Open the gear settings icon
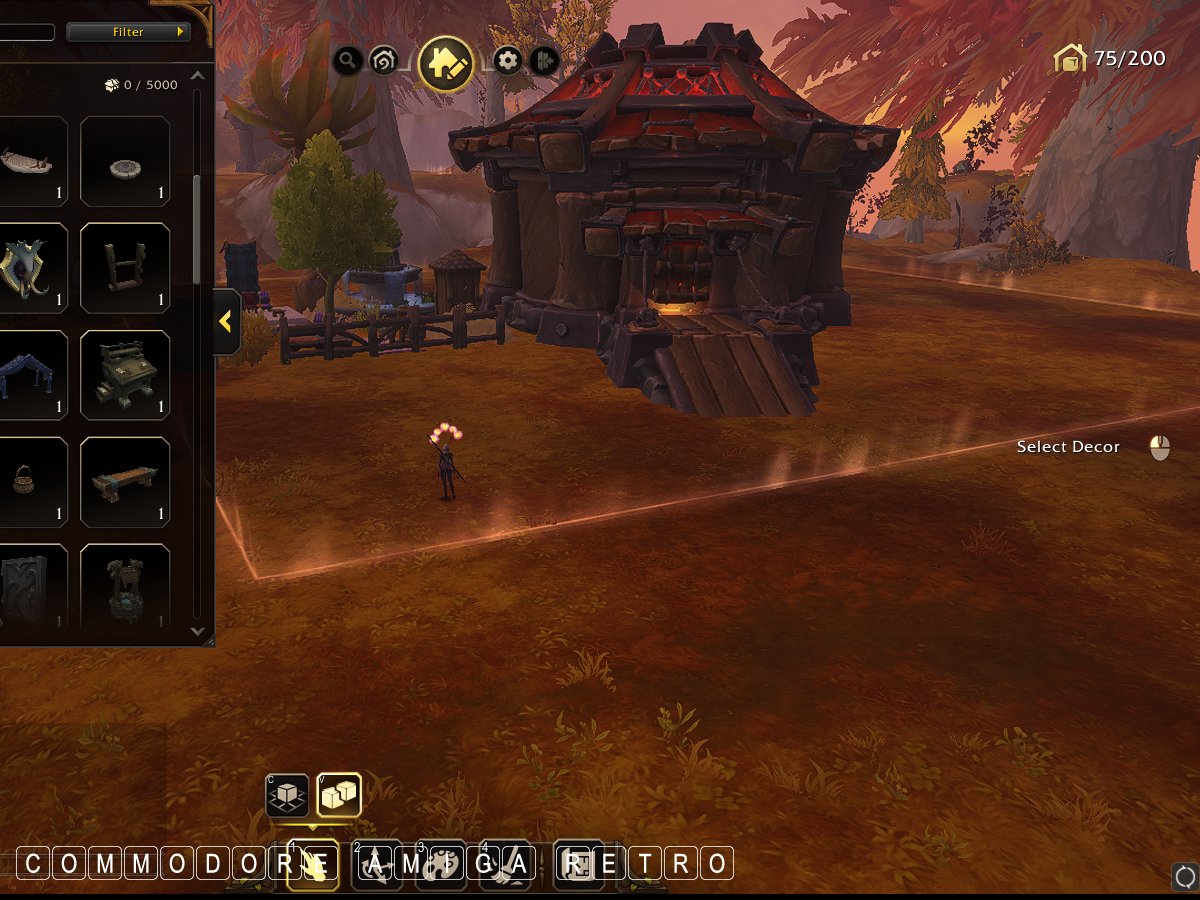The width and height of the screenshot is (1200, 900). point(508,61)
